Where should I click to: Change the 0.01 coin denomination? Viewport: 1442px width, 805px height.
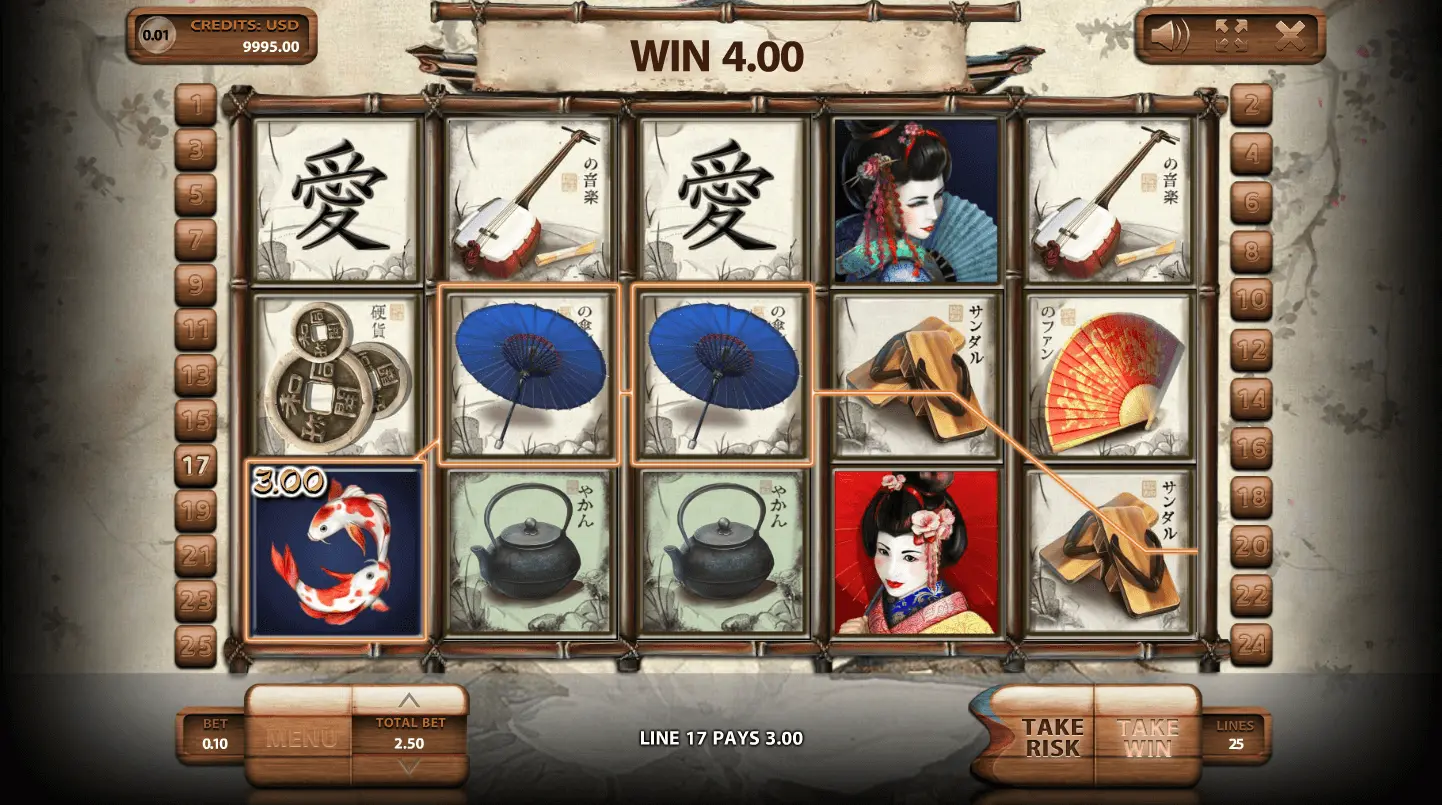tap(156, 35)
